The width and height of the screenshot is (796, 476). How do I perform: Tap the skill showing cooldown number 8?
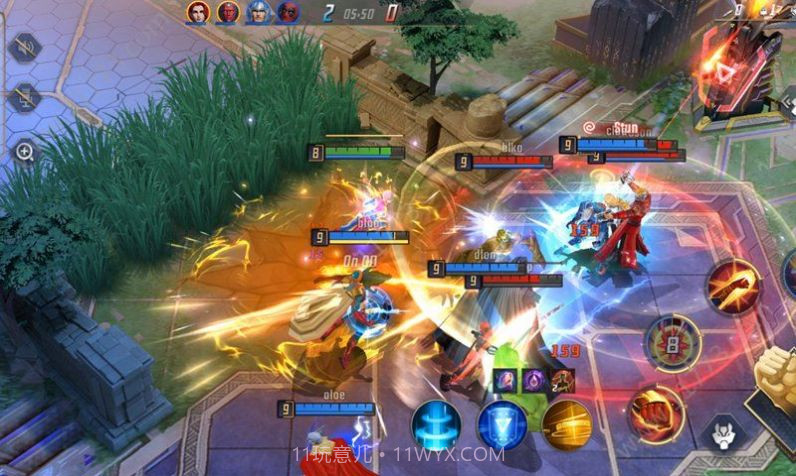[672, 343]
